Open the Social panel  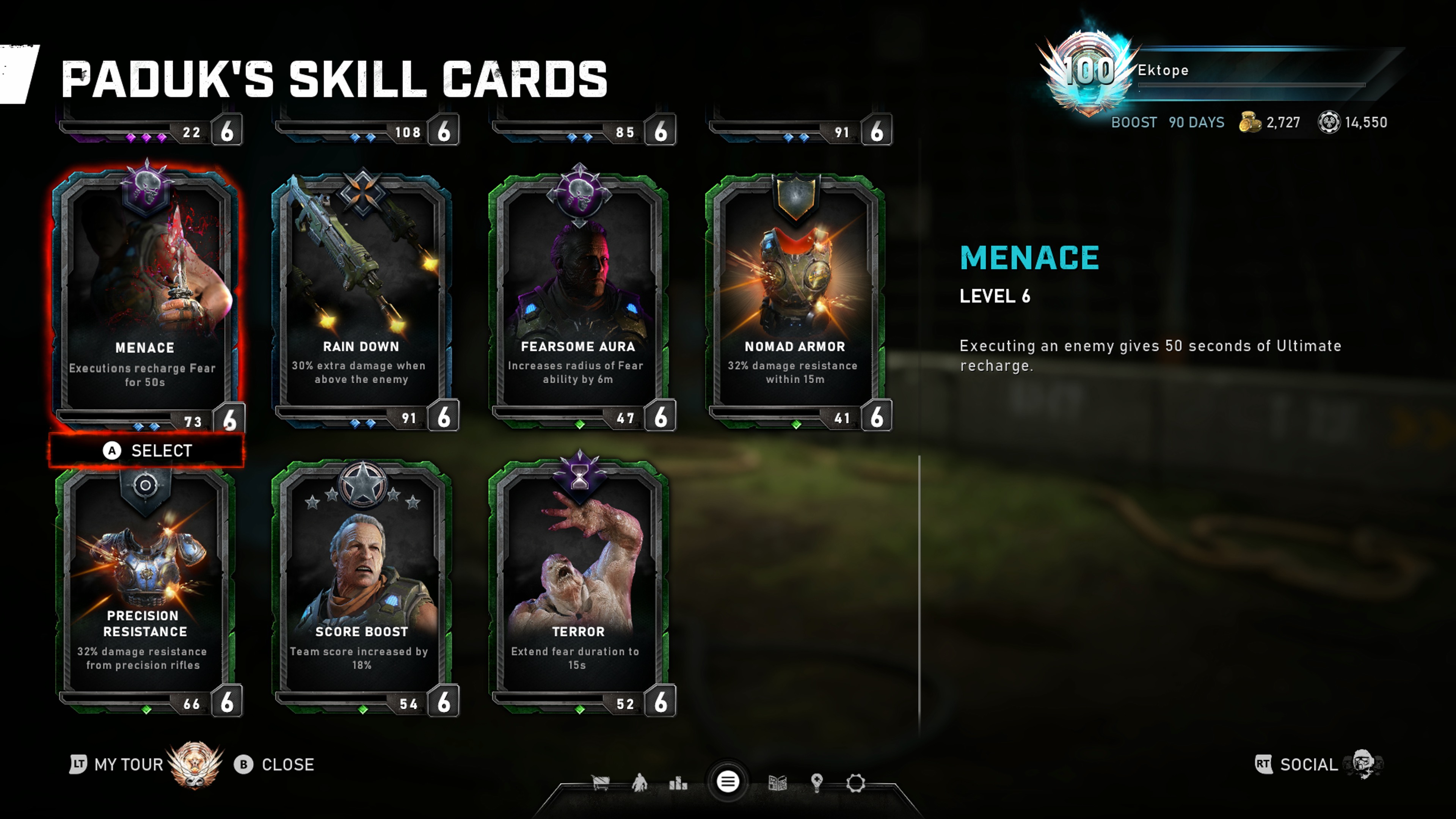click(1308, 764)
